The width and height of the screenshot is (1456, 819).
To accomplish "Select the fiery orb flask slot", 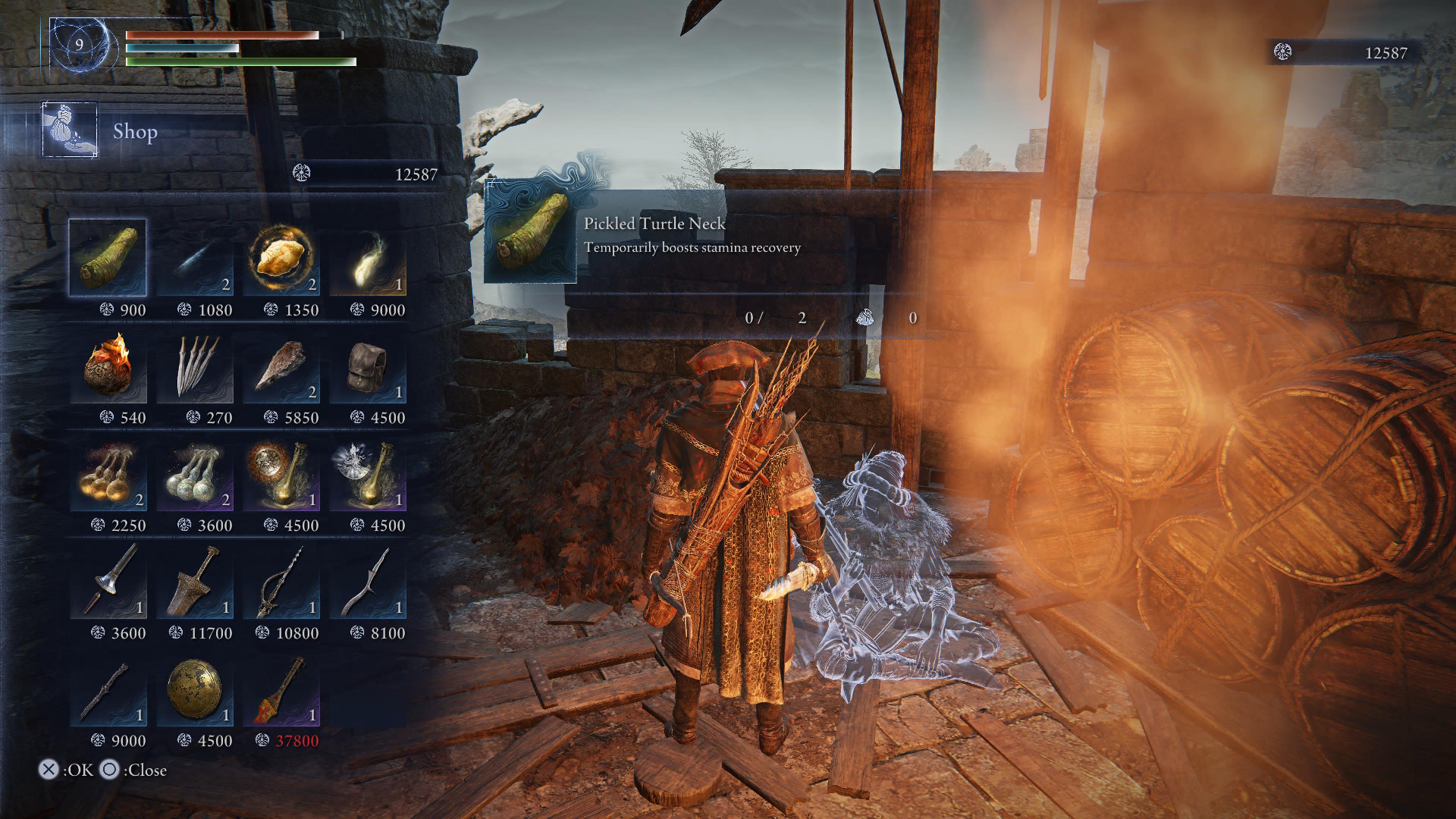I will tap(281, 474).
